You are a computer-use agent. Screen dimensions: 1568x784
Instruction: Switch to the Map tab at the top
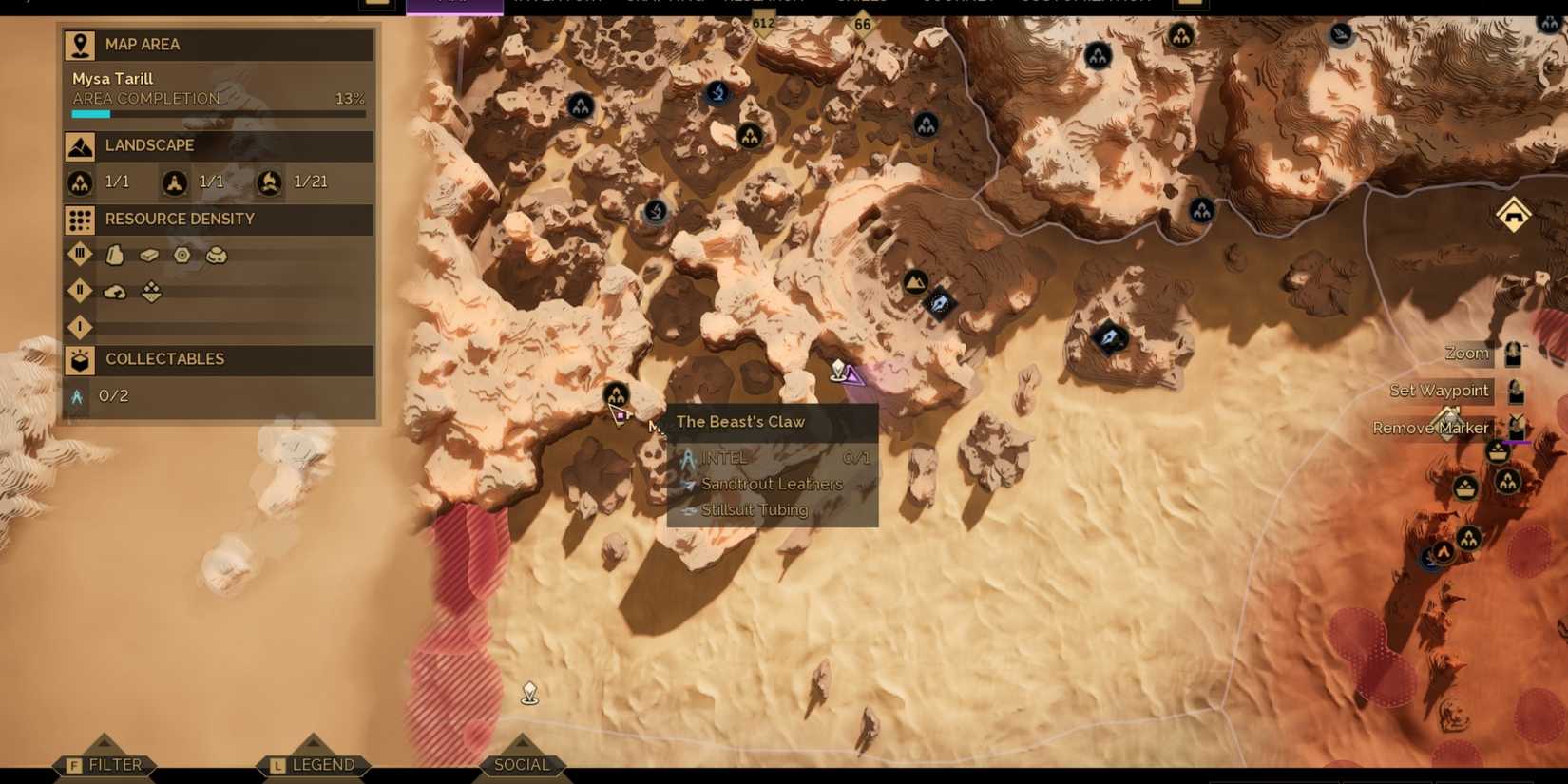[x=454, y=6]
